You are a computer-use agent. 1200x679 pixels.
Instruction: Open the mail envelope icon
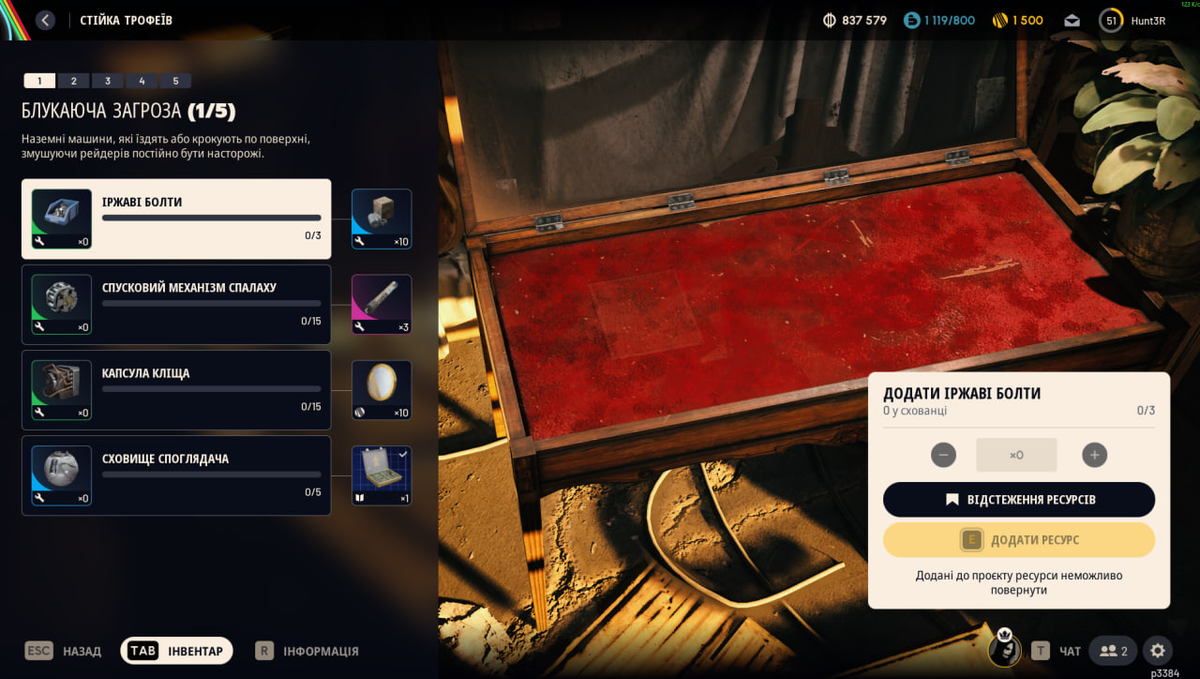[1072, 20]
